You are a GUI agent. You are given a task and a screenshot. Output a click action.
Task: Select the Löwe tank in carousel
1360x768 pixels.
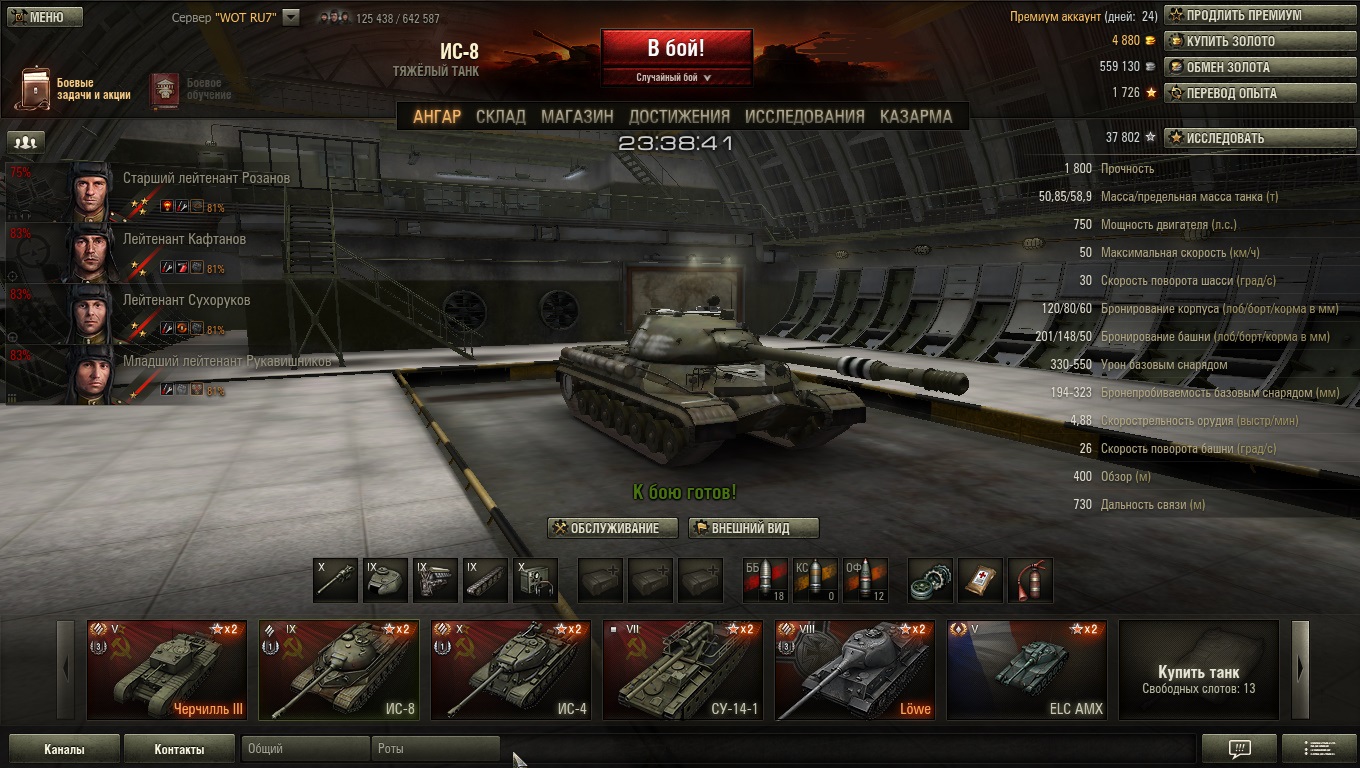coord(855,670)
